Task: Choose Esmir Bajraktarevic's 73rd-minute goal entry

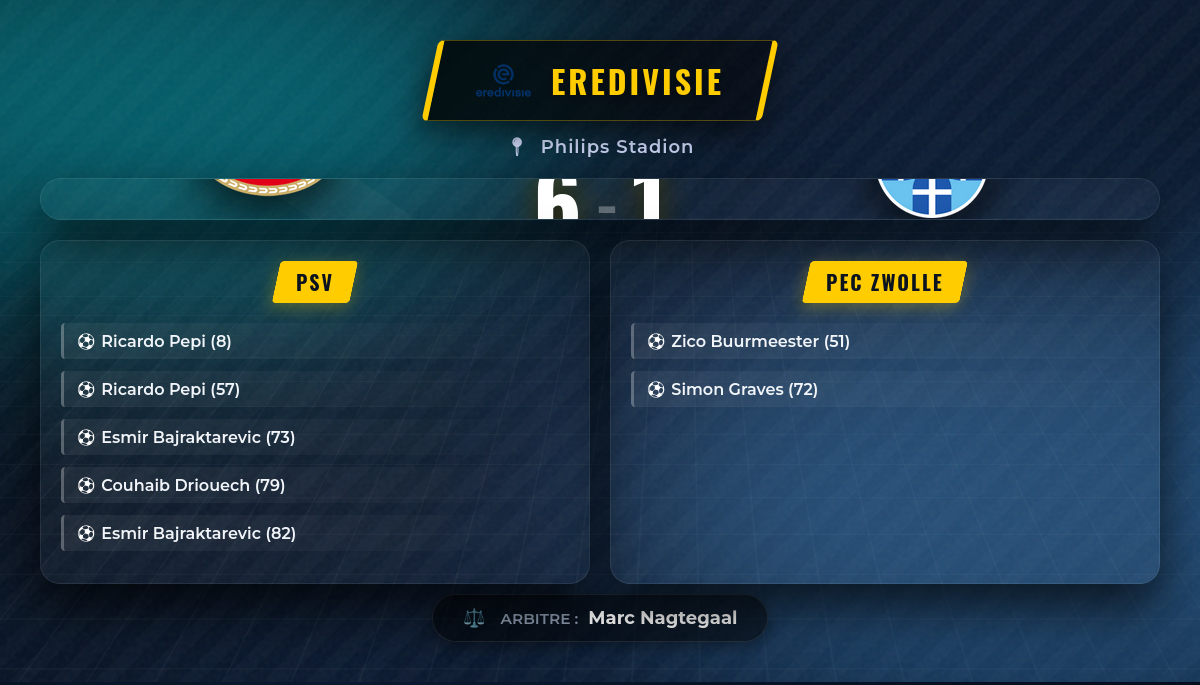Action: (198, 437)
